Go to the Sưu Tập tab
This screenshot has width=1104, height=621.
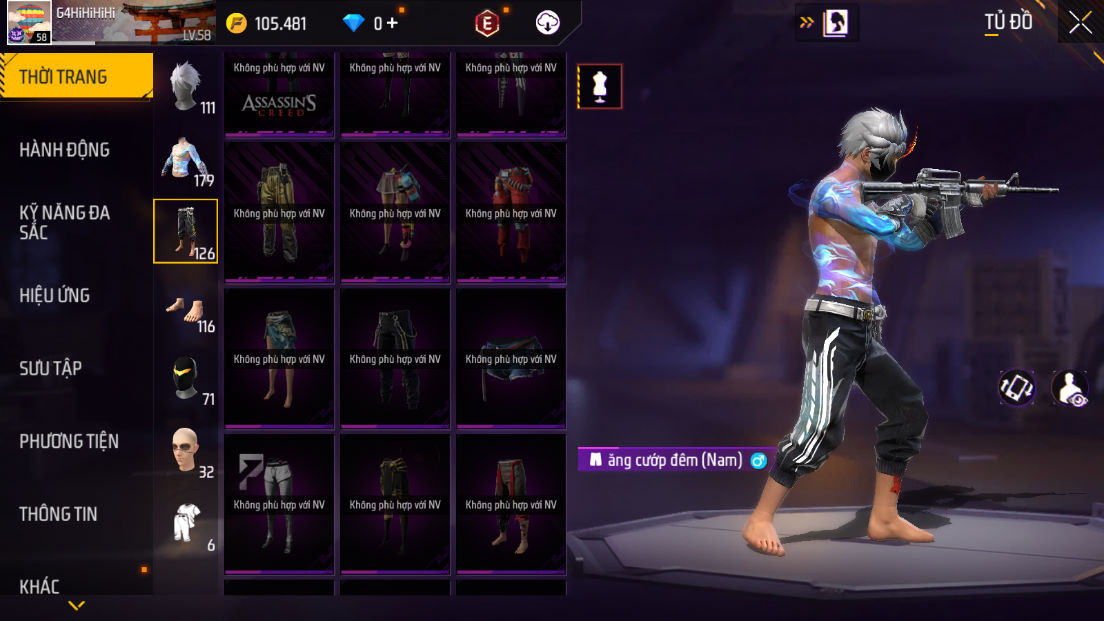point(50,368)
